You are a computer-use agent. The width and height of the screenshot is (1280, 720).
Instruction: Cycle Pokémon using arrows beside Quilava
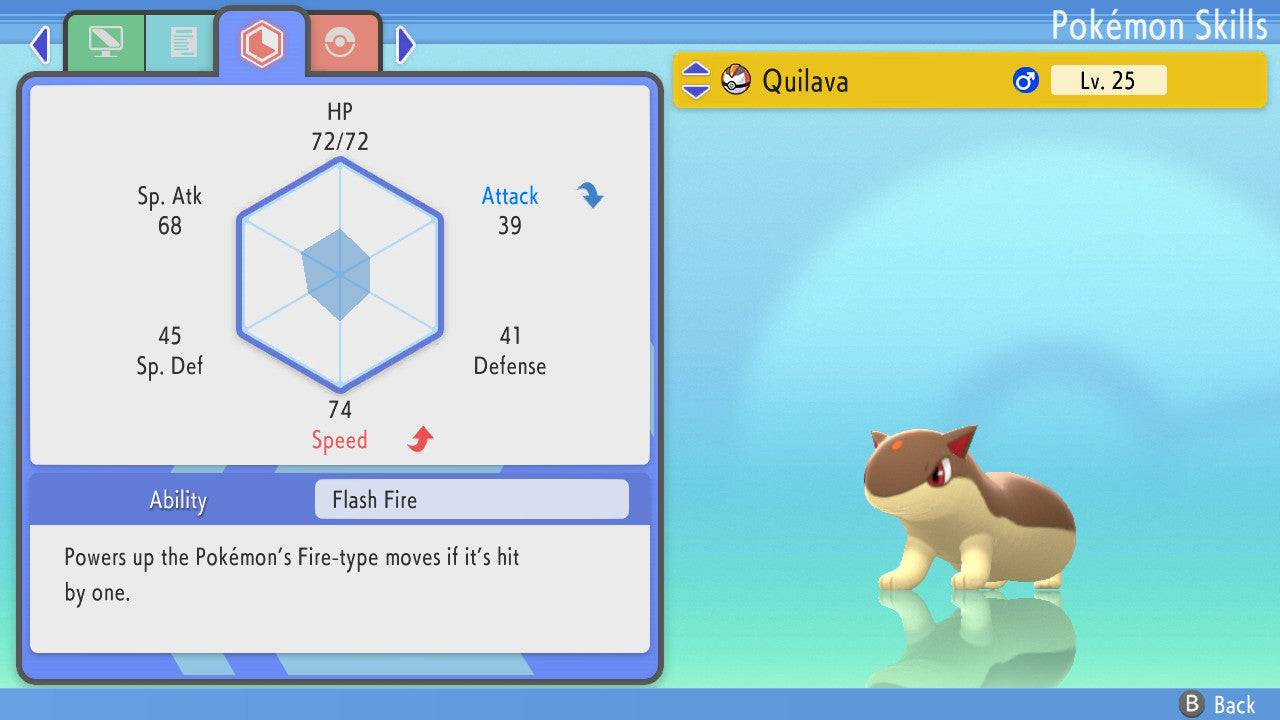(x=696, y=80)
